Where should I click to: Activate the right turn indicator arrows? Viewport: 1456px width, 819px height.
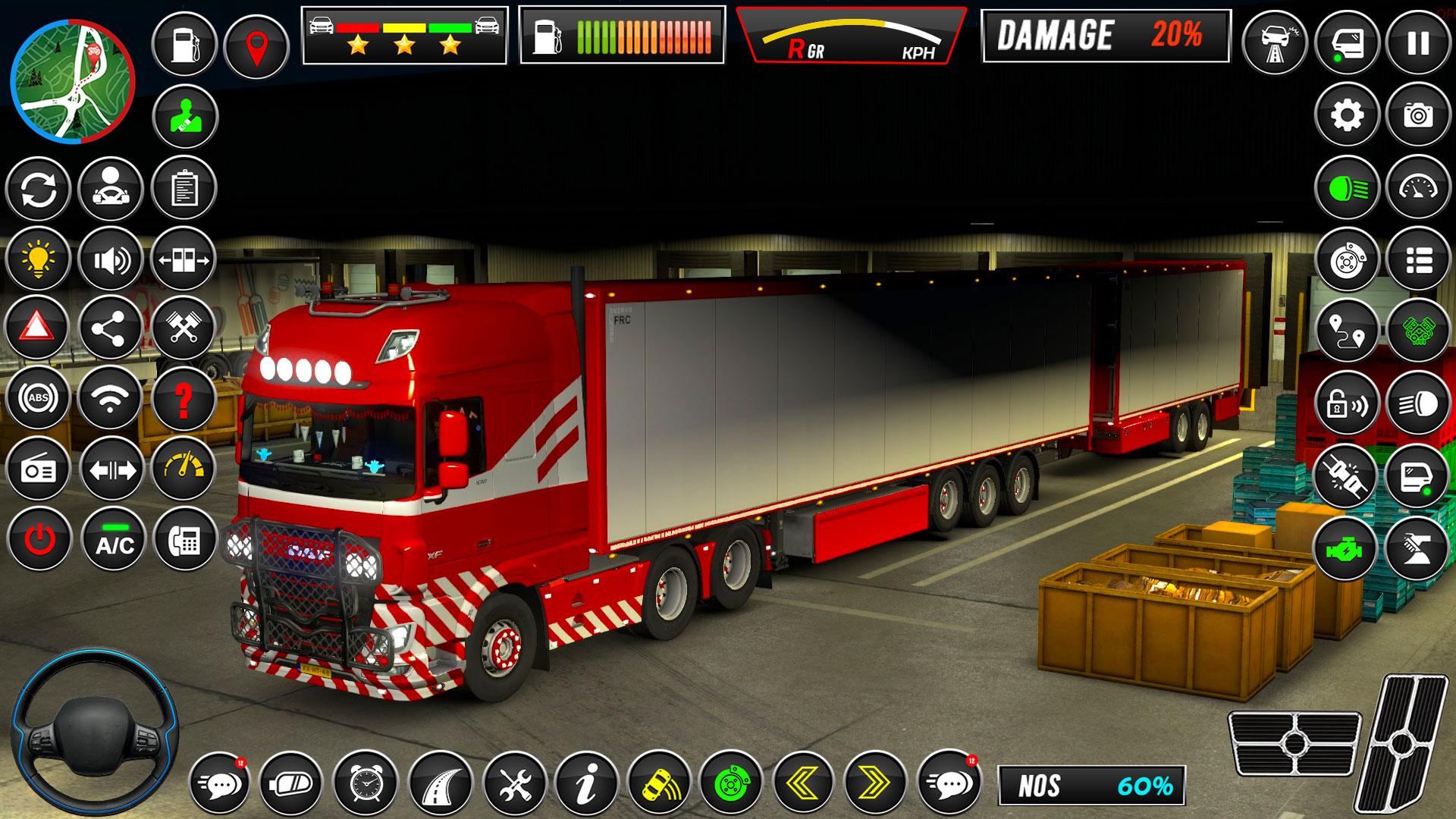876,781
